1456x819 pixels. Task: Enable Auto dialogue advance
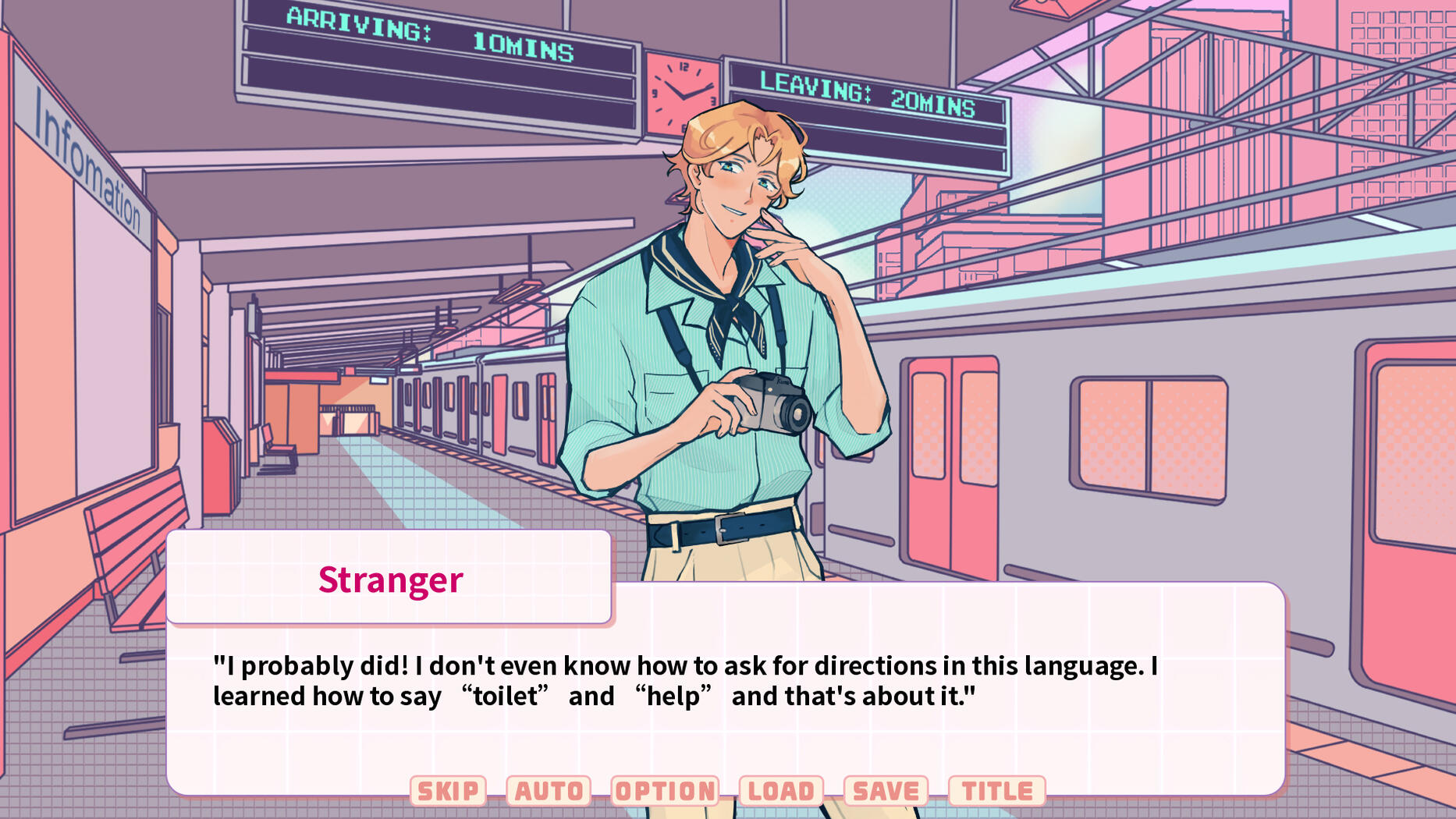(x=549, y=791)
